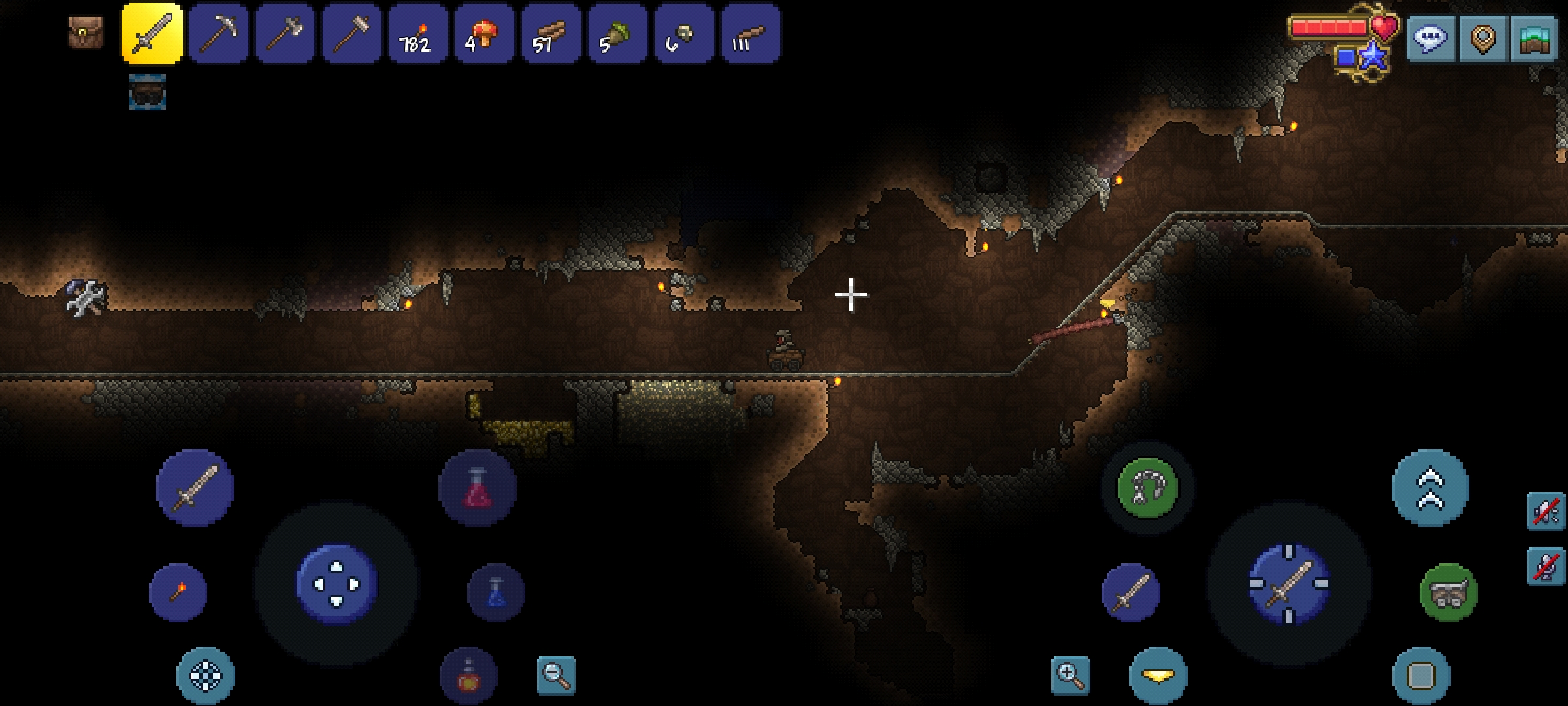This screenshot has height=706, width=1568.
Task: Choose the acorn hotbar slot
Action: click(x=617, y=33)
